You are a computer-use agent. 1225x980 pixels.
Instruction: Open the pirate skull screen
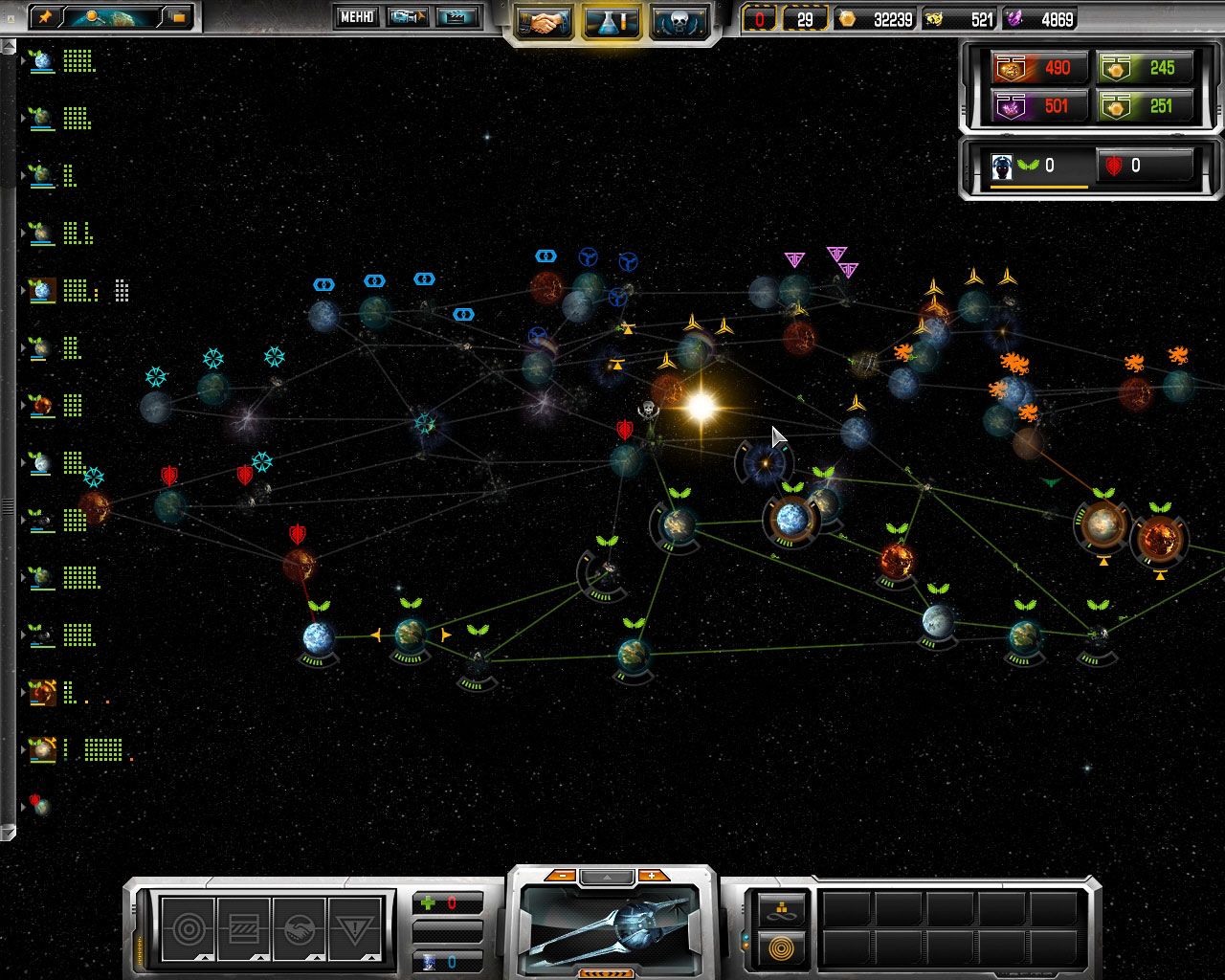[x=679, y=22]
